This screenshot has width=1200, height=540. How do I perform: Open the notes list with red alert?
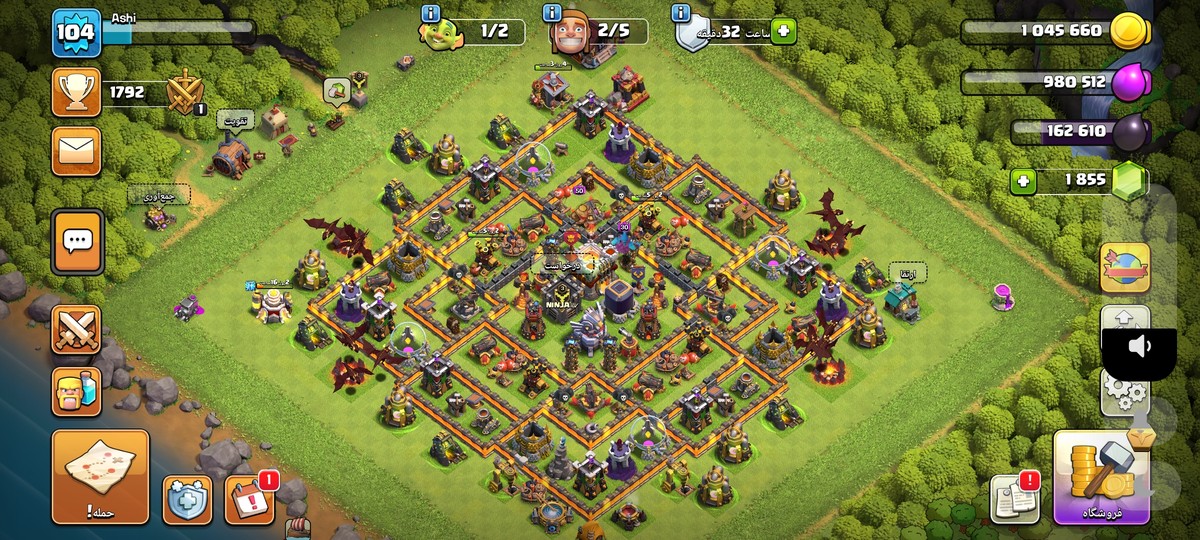pyautogui.click(x=1014, y=498)
